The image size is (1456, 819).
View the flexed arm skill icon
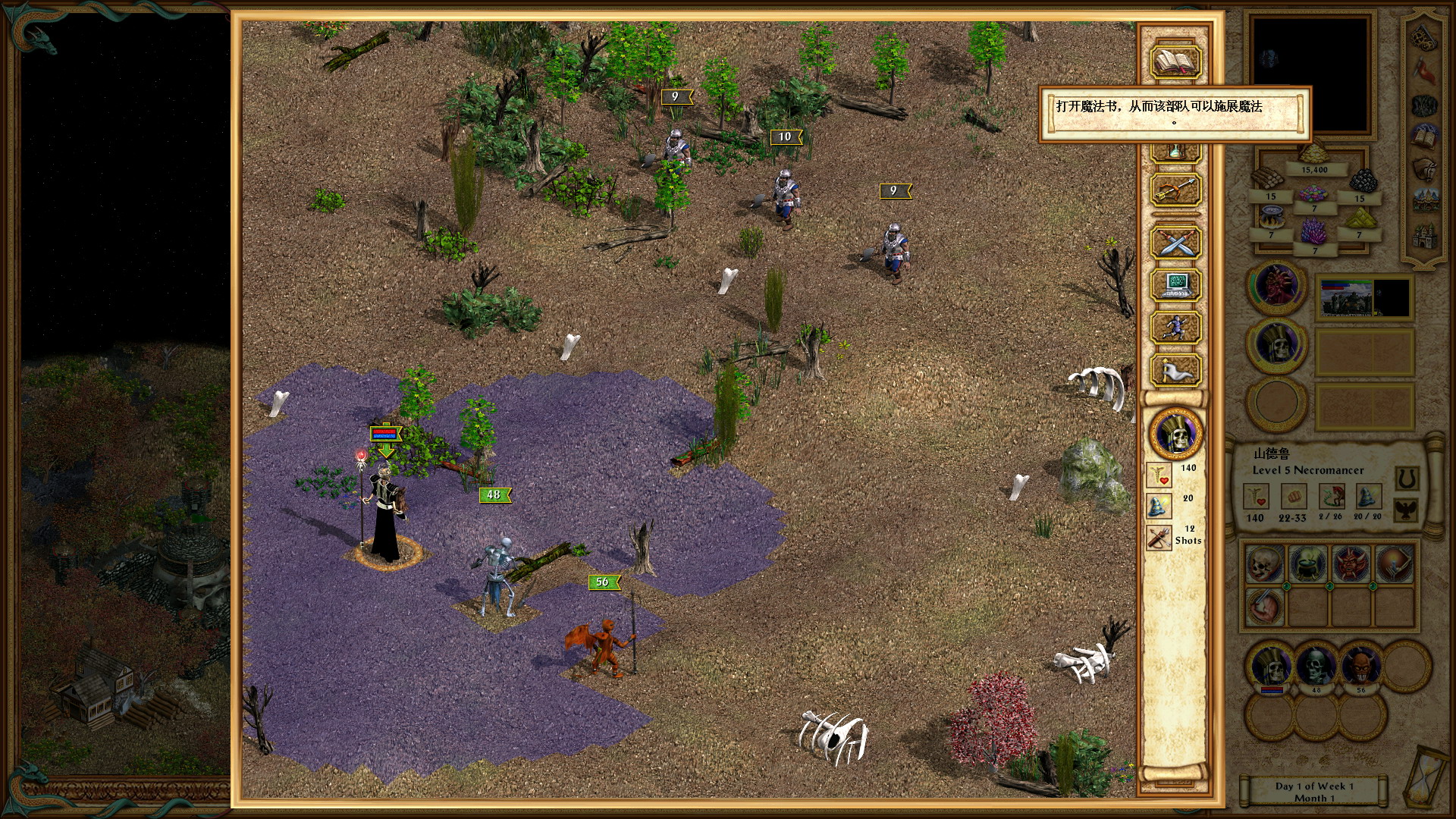pyautogui.click(x=1264, y=607)
